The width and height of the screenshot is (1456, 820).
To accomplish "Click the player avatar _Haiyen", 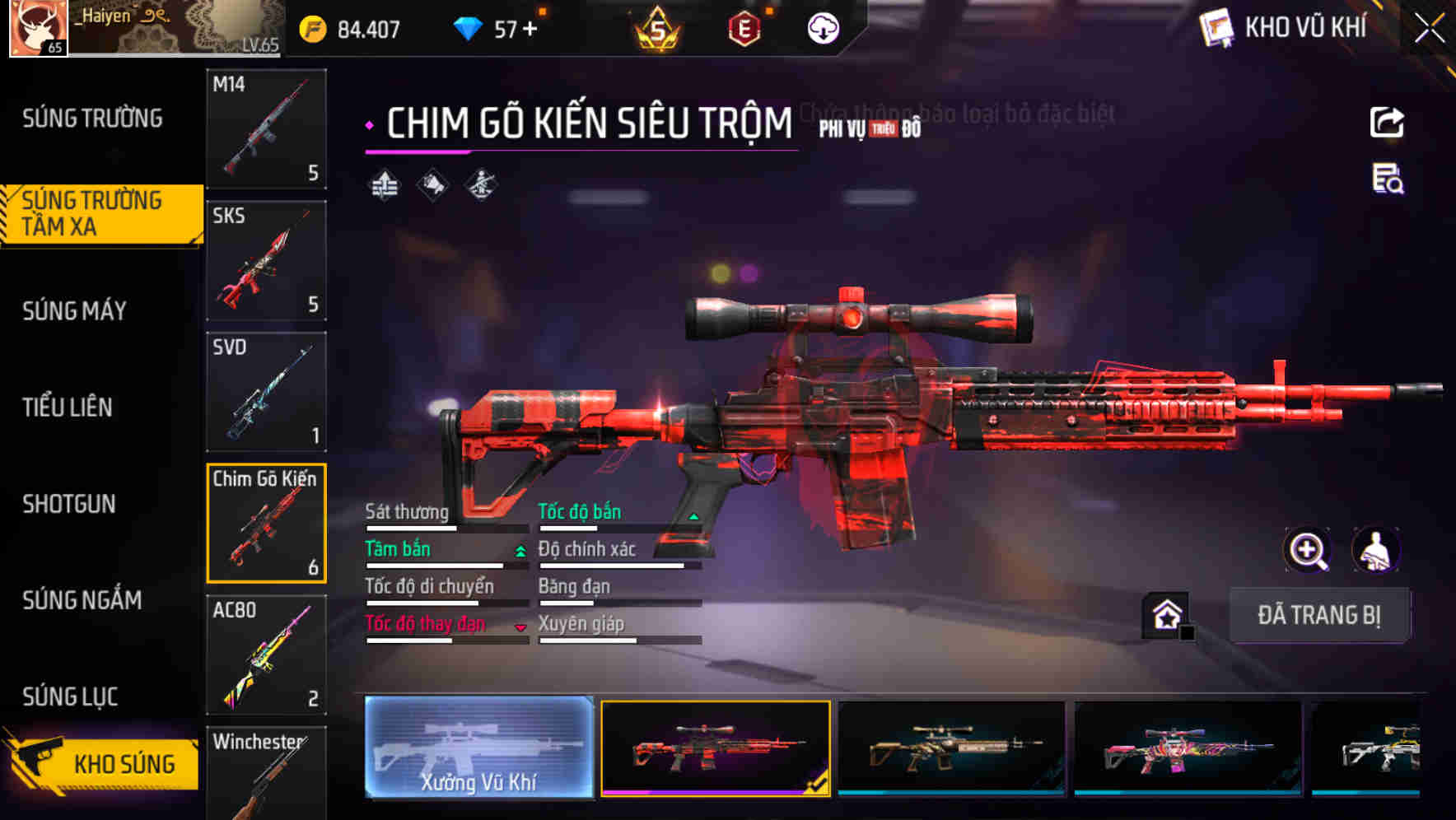I will coord(35,27).
